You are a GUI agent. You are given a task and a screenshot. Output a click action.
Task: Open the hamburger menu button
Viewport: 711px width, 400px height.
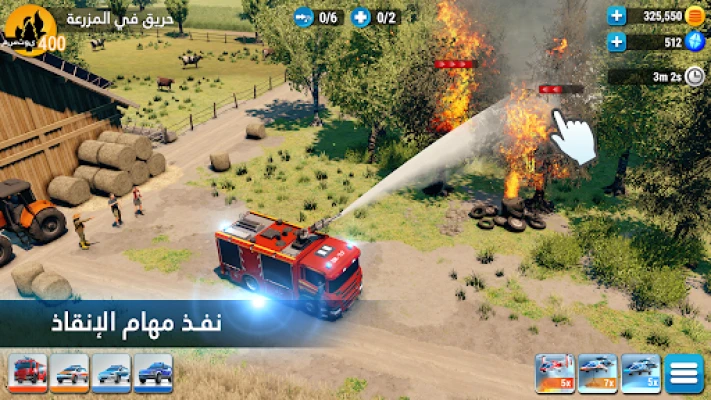[684, 373]
